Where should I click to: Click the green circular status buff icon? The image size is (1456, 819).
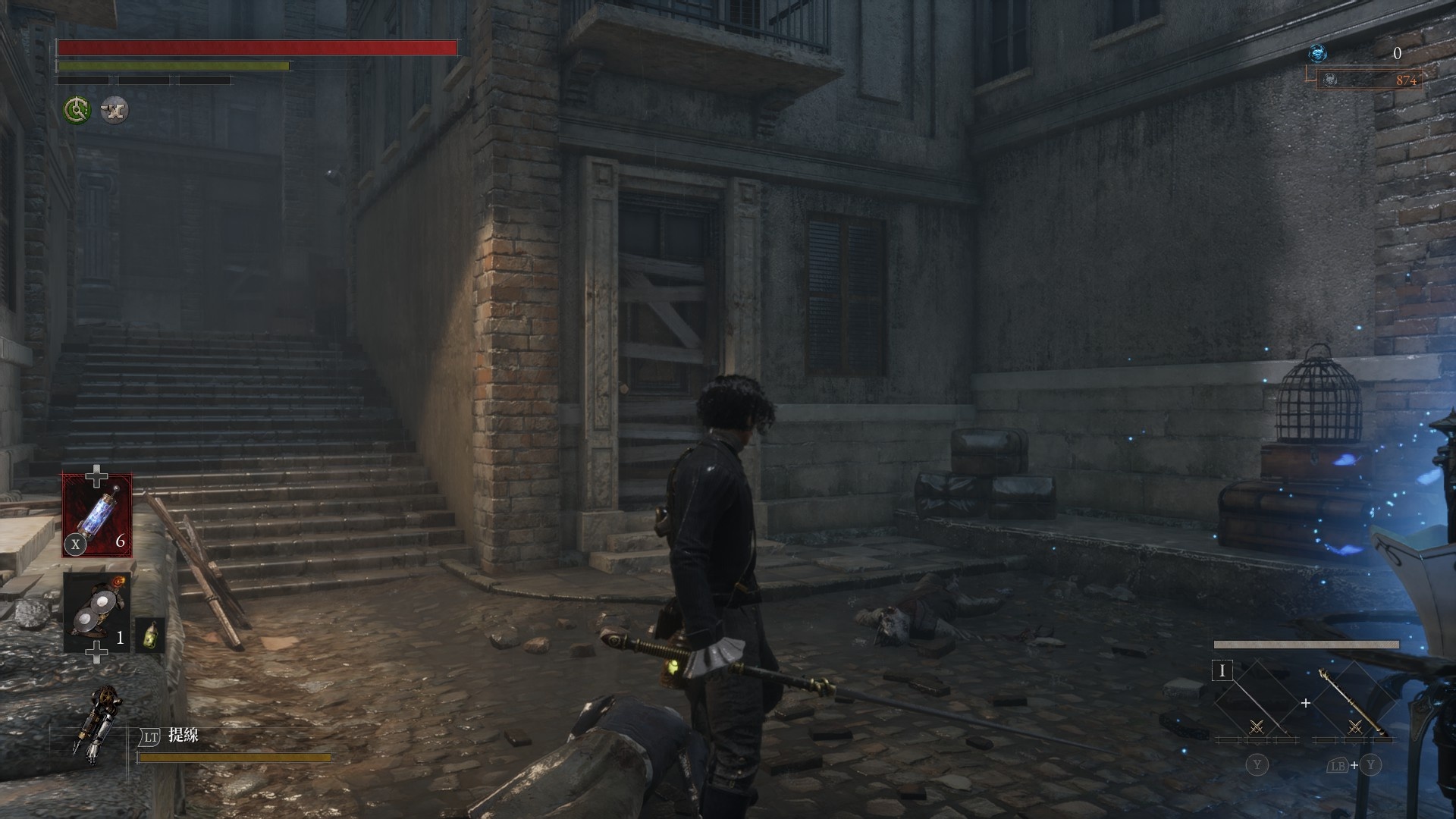pos(77,111)
